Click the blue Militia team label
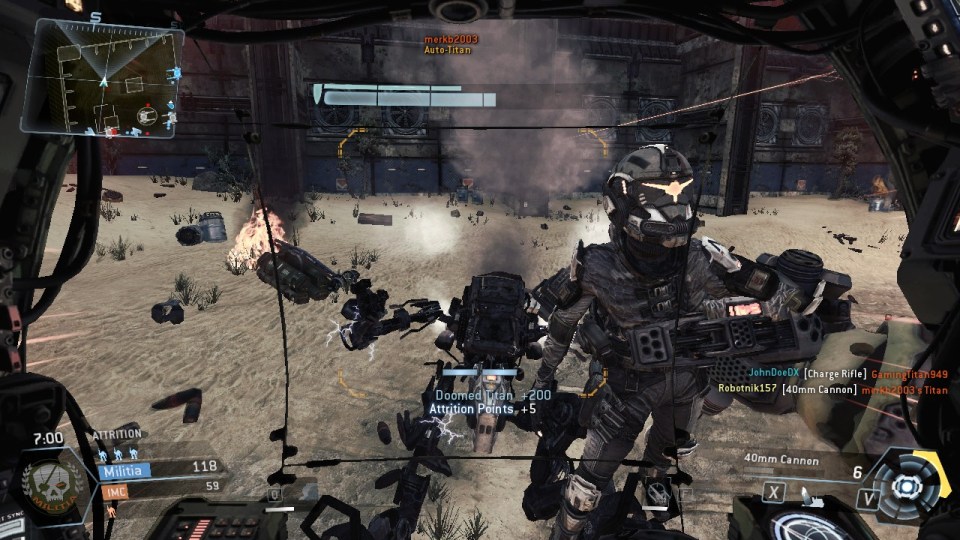Viewport: 960px width, 540px height. 124,470
